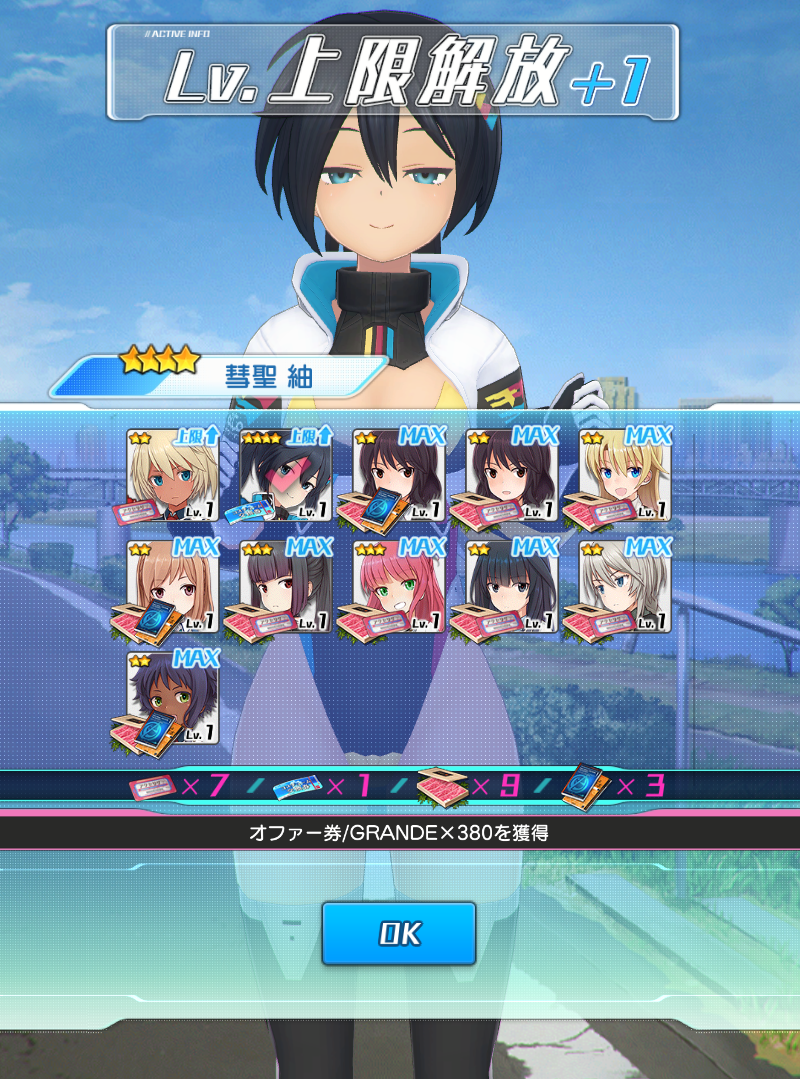This screenshot has height=1079, width=800.
Task: Select the tanned blonde girl's portrait
Action: [x=173, y=476]
